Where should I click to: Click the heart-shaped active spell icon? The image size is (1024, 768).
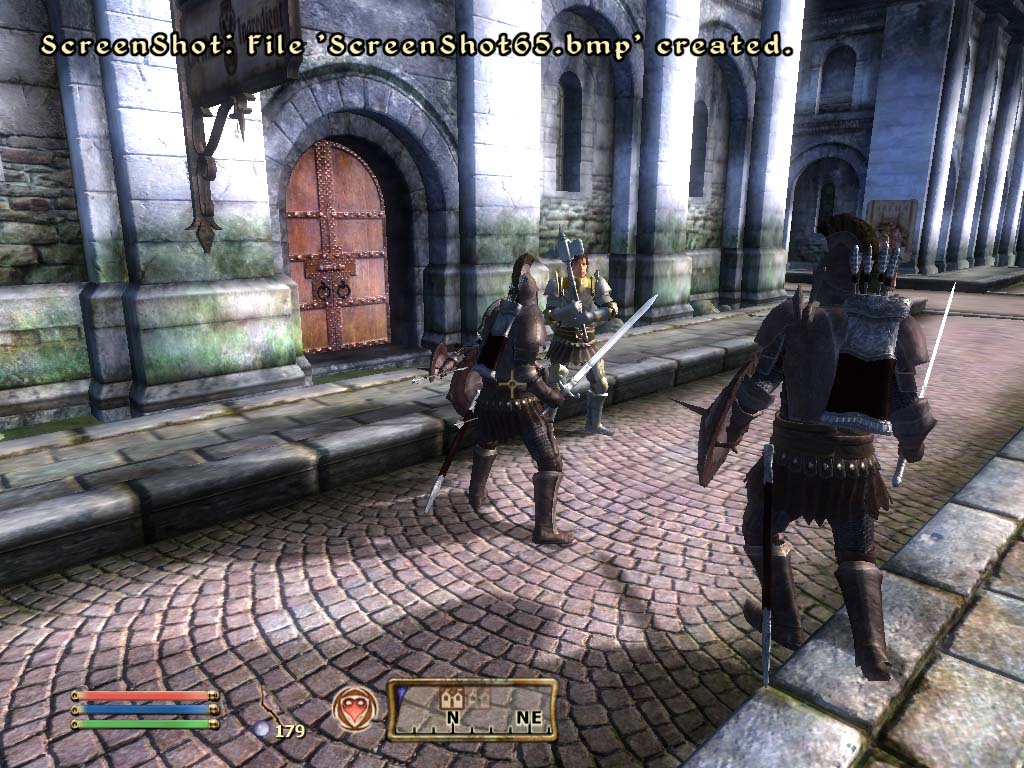click(x=355, y=708)
